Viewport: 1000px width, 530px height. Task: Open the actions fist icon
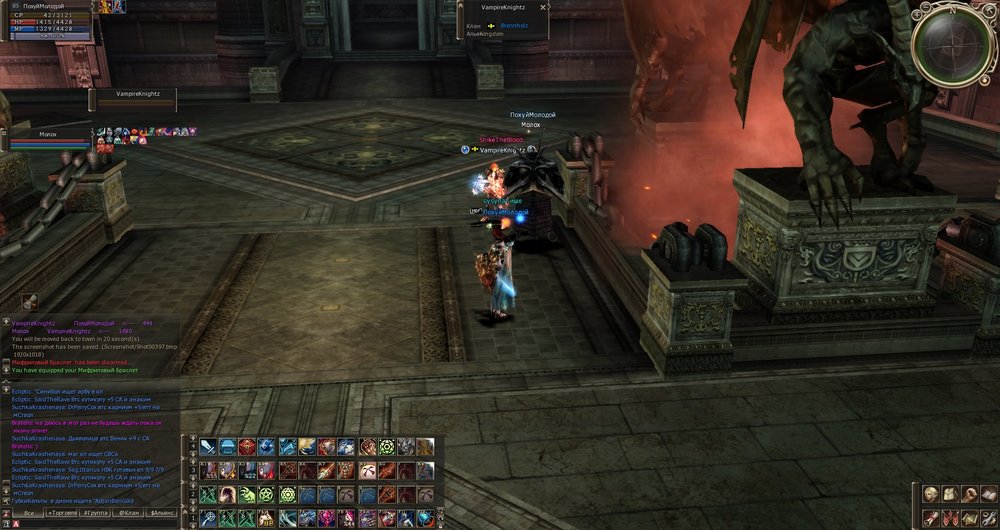click(x=969, y=494)
